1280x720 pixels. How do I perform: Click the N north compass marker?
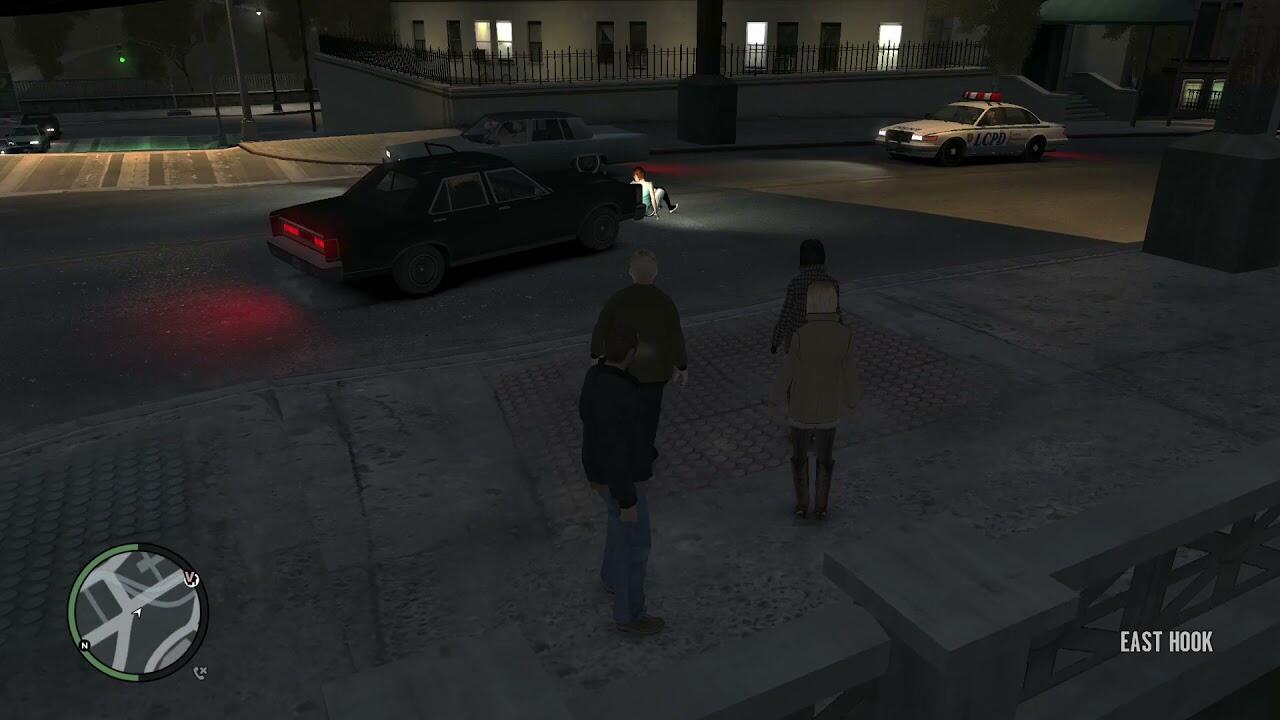tap(85, 646)
